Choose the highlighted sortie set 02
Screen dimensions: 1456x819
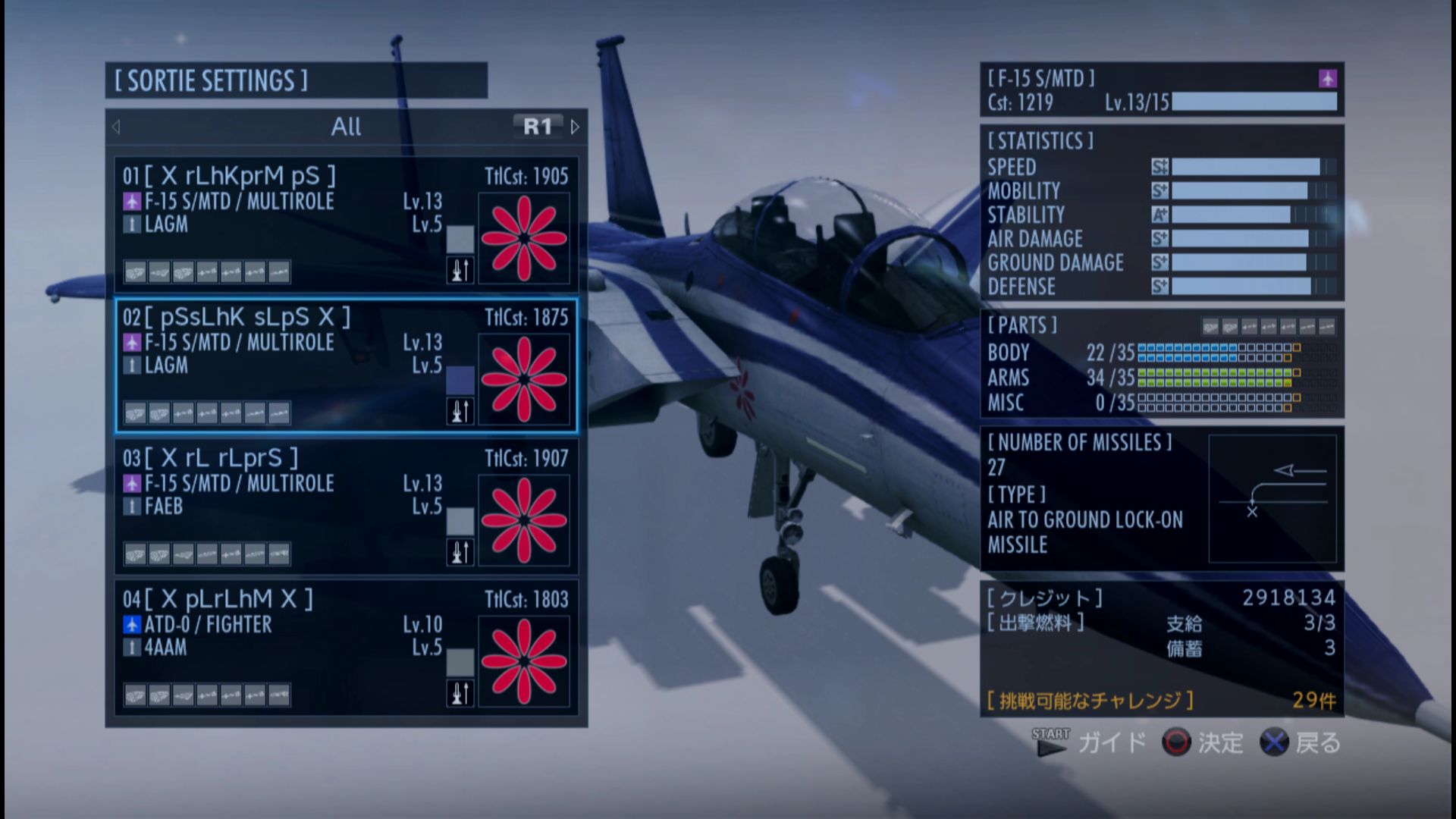coord(296,365)
